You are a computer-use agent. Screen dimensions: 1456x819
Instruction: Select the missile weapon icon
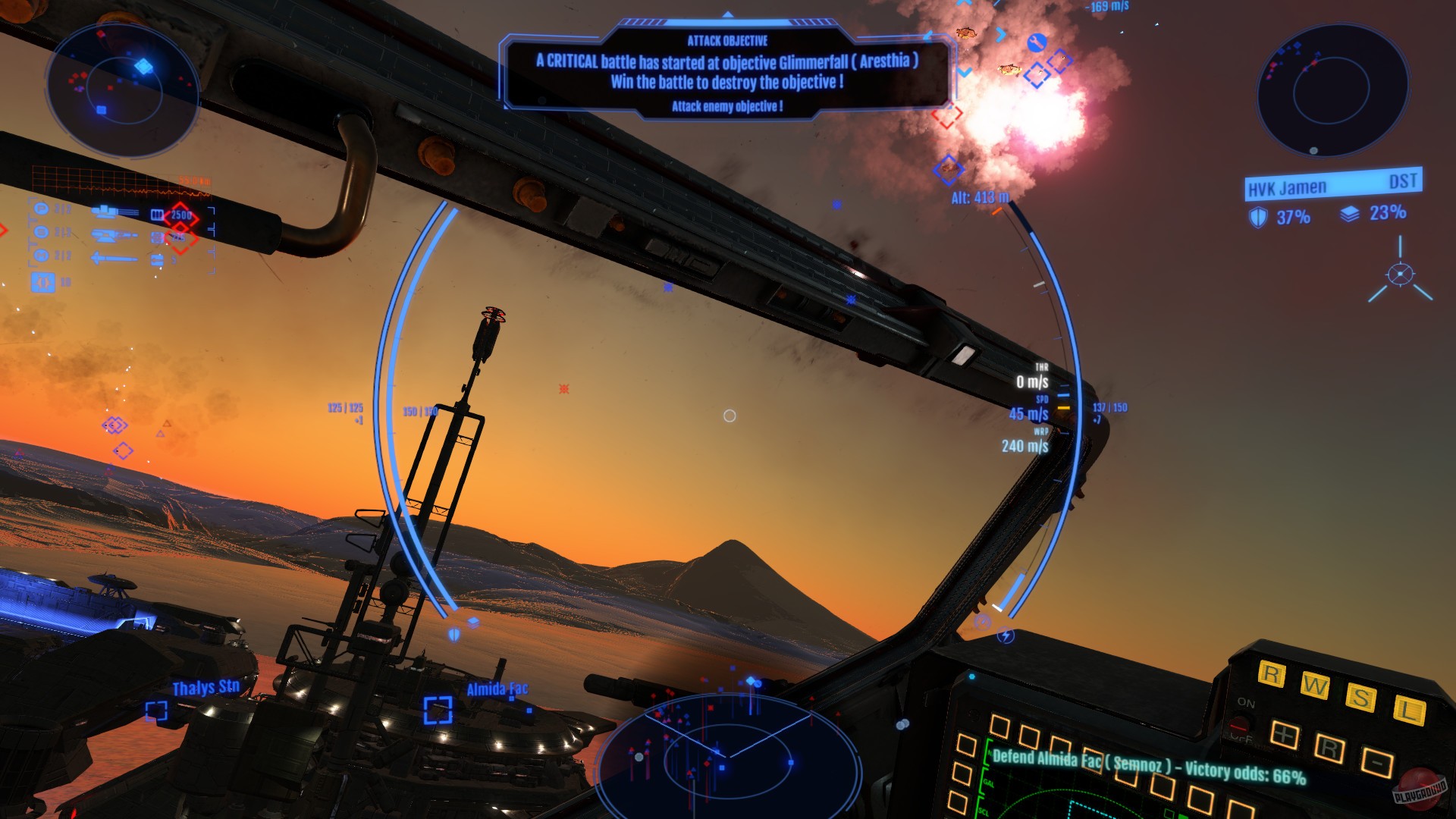[x=114, y=258]
